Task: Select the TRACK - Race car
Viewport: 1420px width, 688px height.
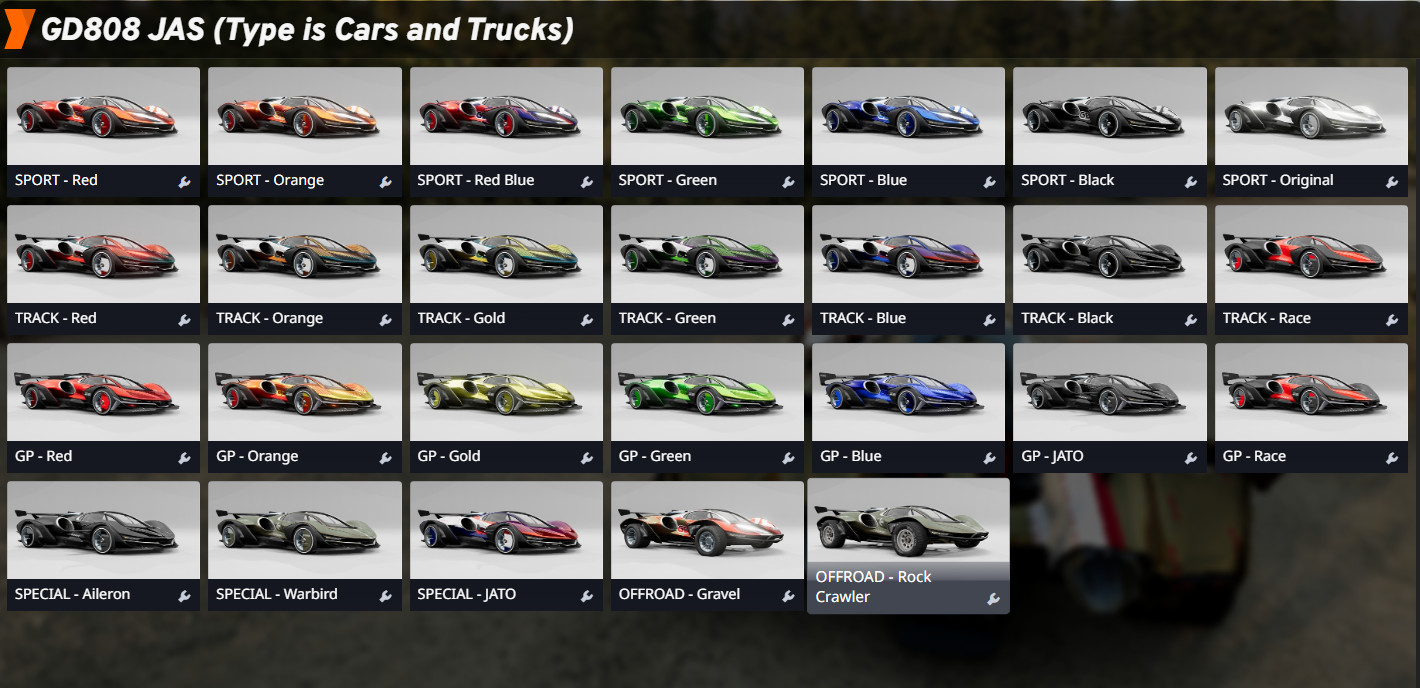Action: [1311, 256]
